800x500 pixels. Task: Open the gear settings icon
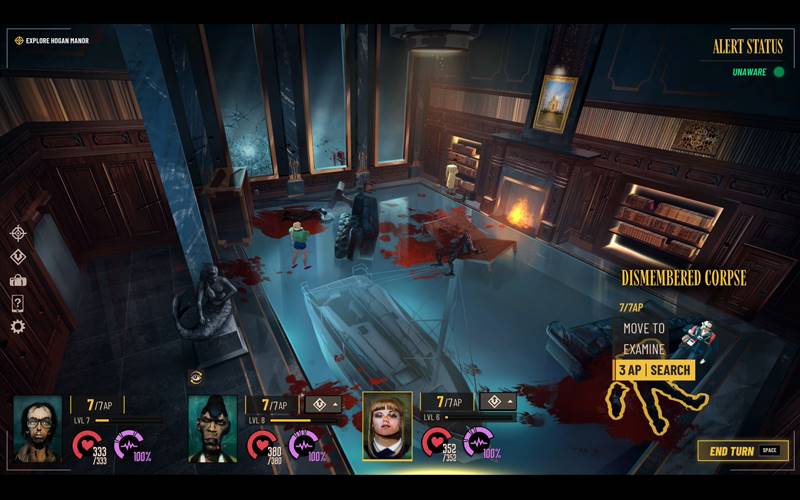(17, 326)
